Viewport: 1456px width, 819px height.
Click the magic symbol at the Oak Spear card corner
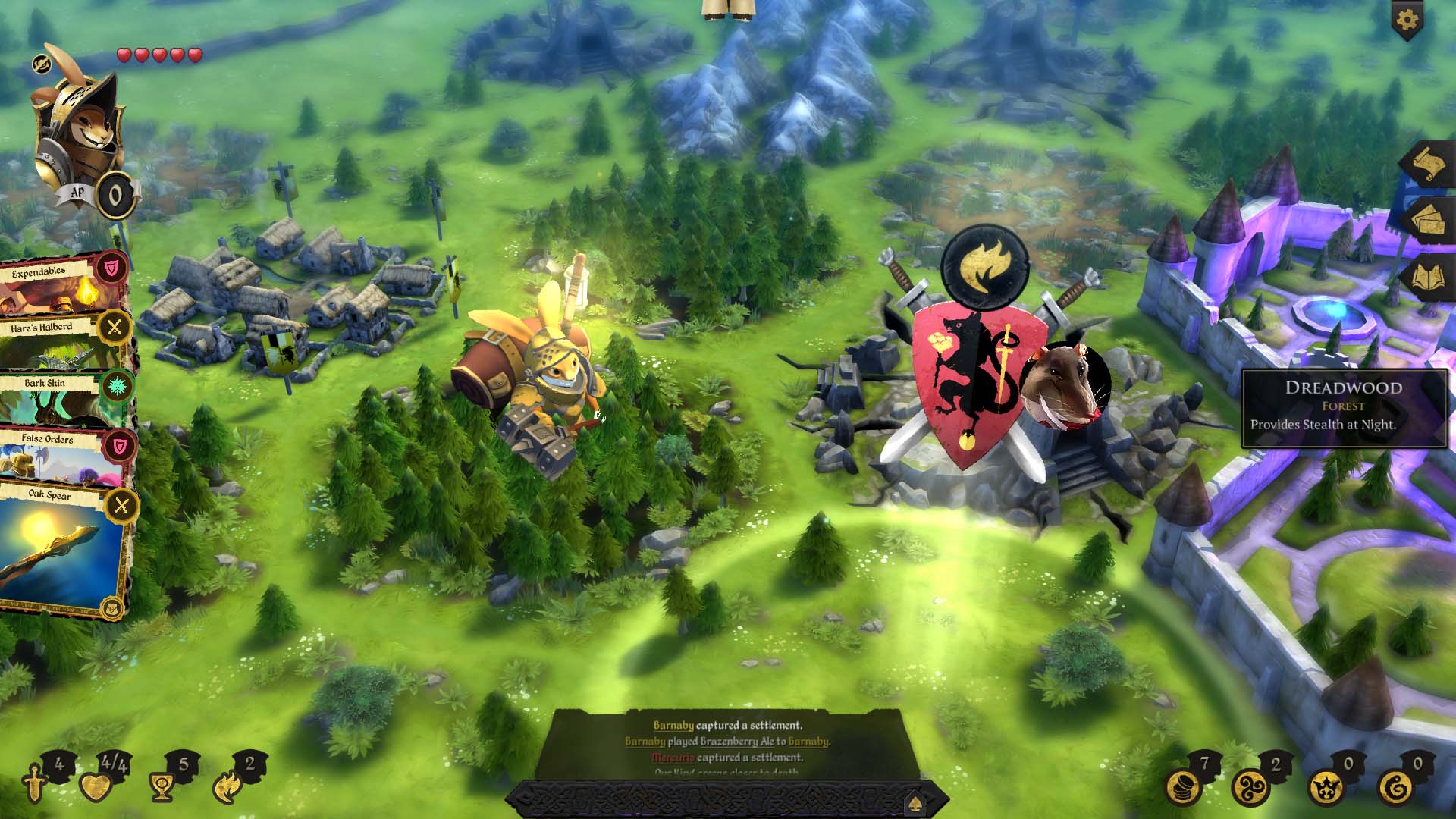(111, 607)
